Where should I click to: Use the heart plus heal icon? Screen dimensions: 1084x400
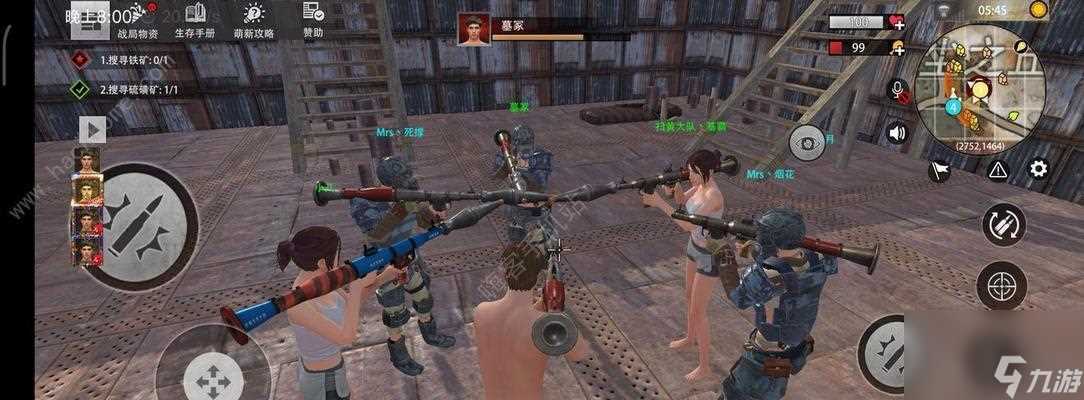[896, 22]
